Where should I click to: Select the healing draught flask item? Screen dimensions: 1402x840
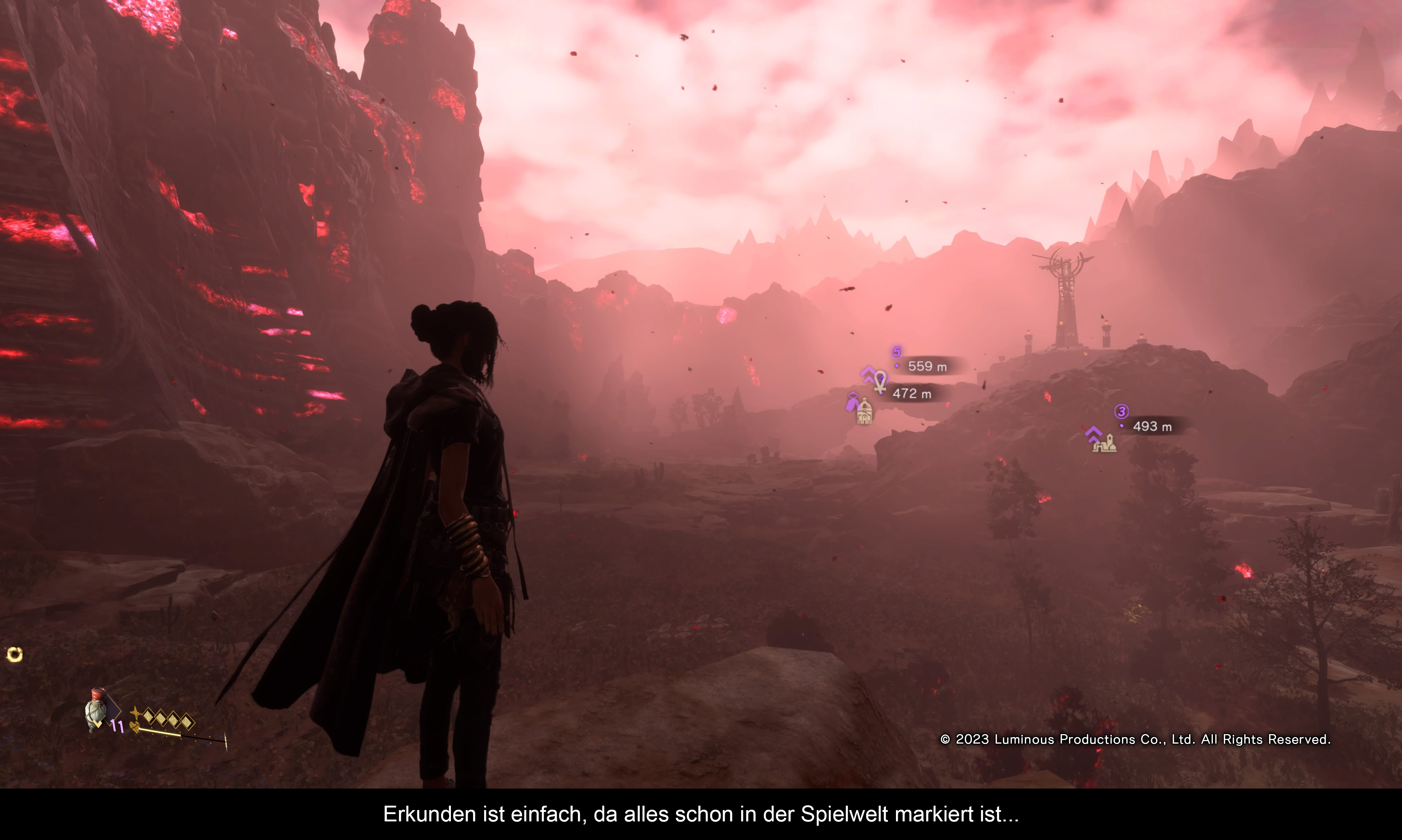coord(96,709)
